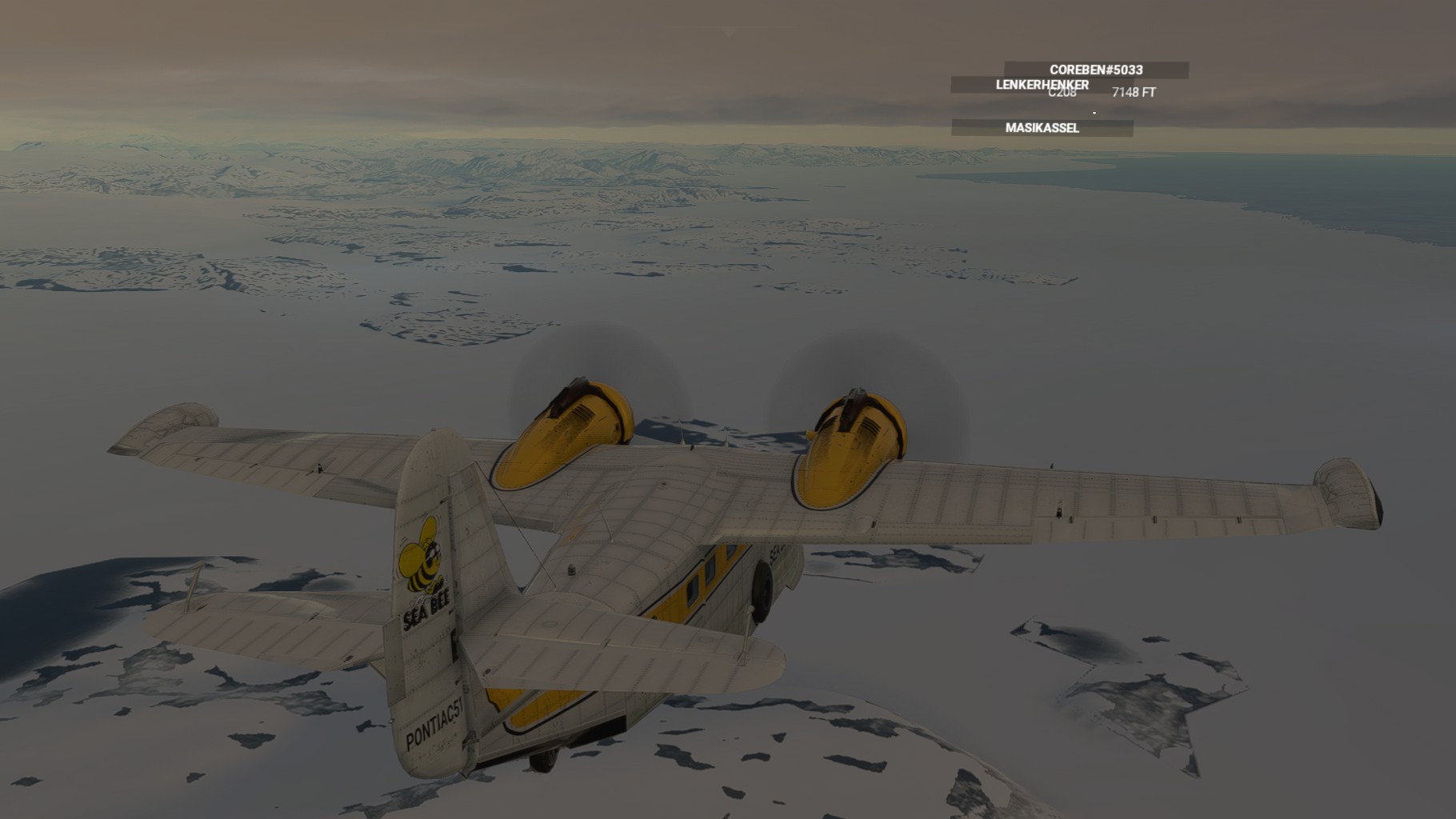
Task: Reveal the toolbar with the top arrow handle
Action: (728, 32)
